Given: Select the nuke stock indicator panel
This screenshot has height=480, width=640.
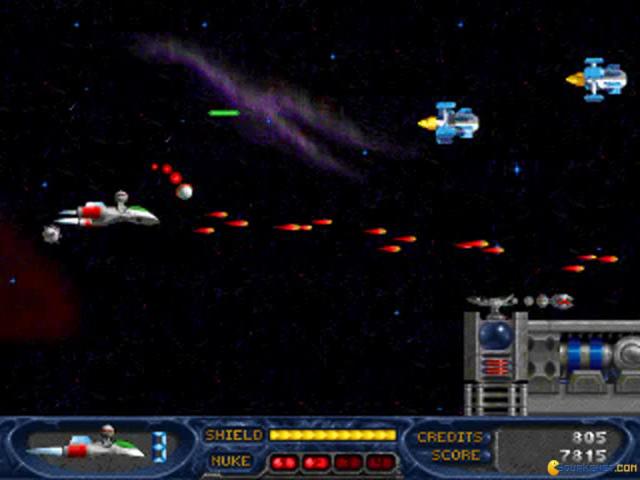Looking at the screenshot, I should 332,462.
